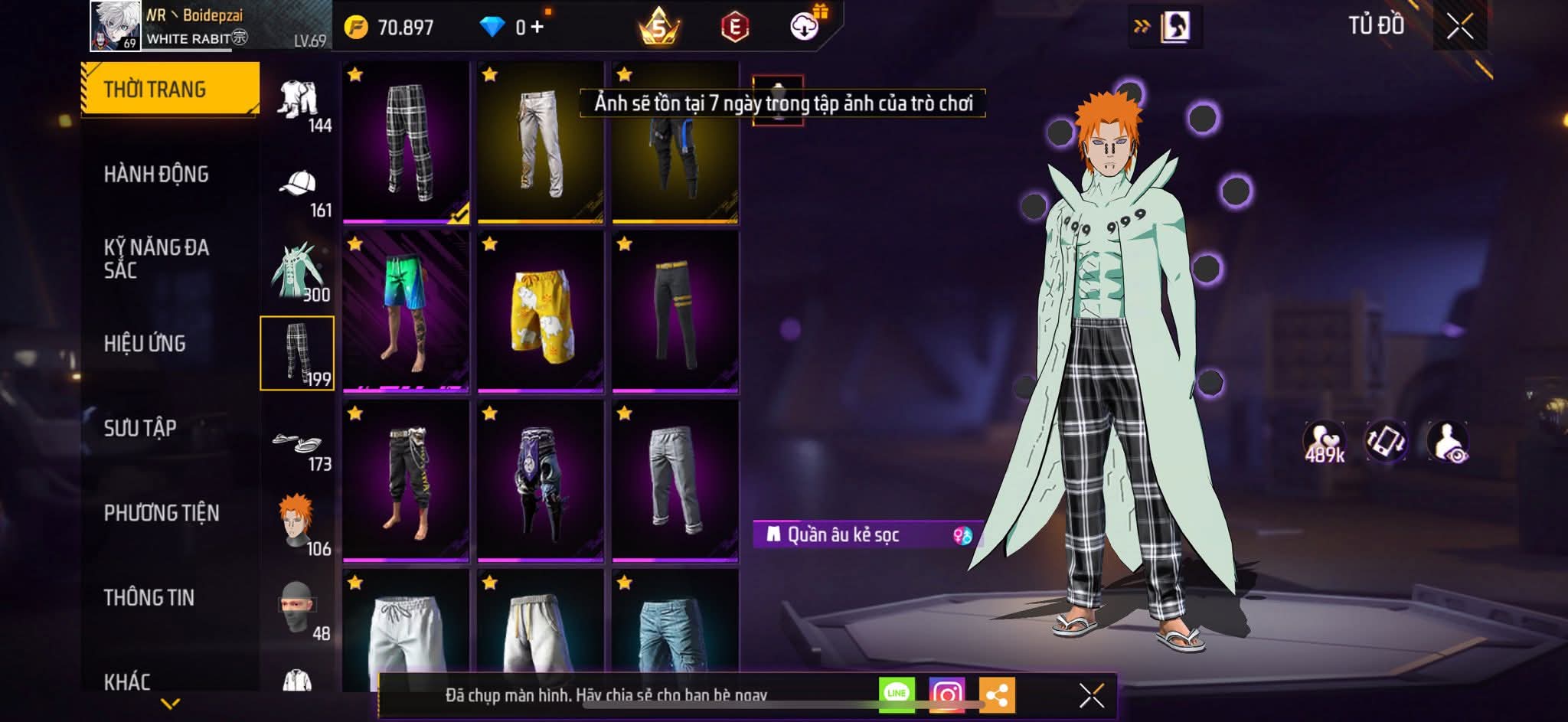1568x722 pixels.
Task: Go to the Sưu Tập section
Action: [140, 427]
